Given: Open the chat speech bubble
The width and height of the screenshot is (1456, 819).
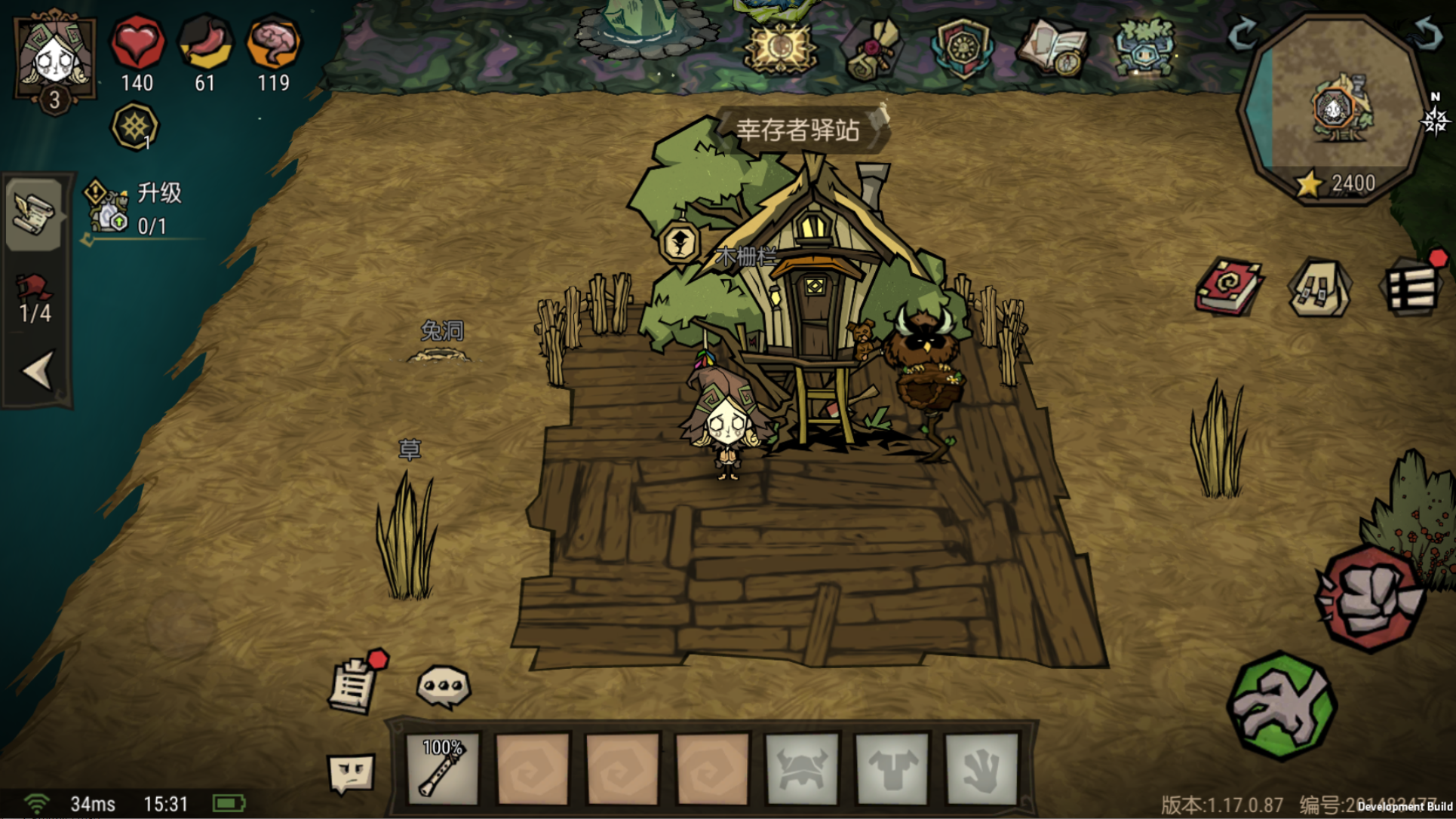Looking at the screenshot, I should tap(444, 686).
